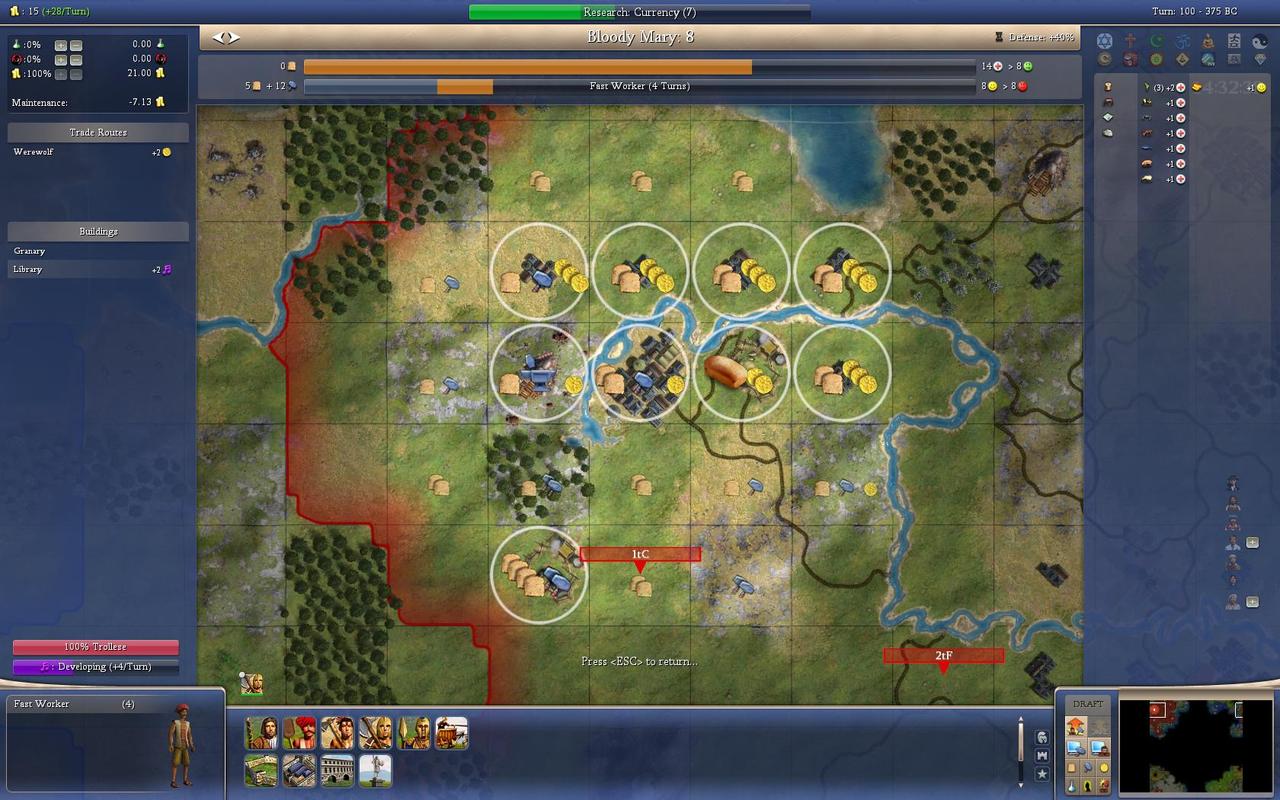This screenshot has height=800, width=1280.
Task: Select the statue wonder build icon
Action: point(375,771)
